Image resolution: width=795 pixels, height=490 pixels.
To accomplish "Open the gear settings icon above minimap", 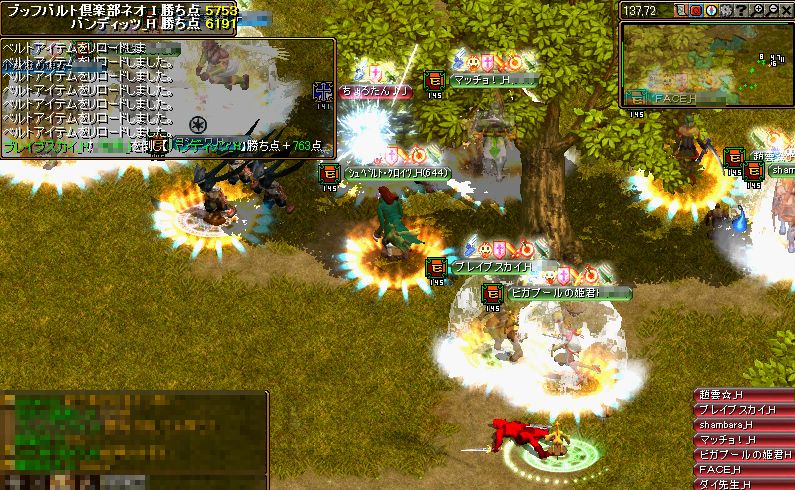I will click(x=726, y=10).
